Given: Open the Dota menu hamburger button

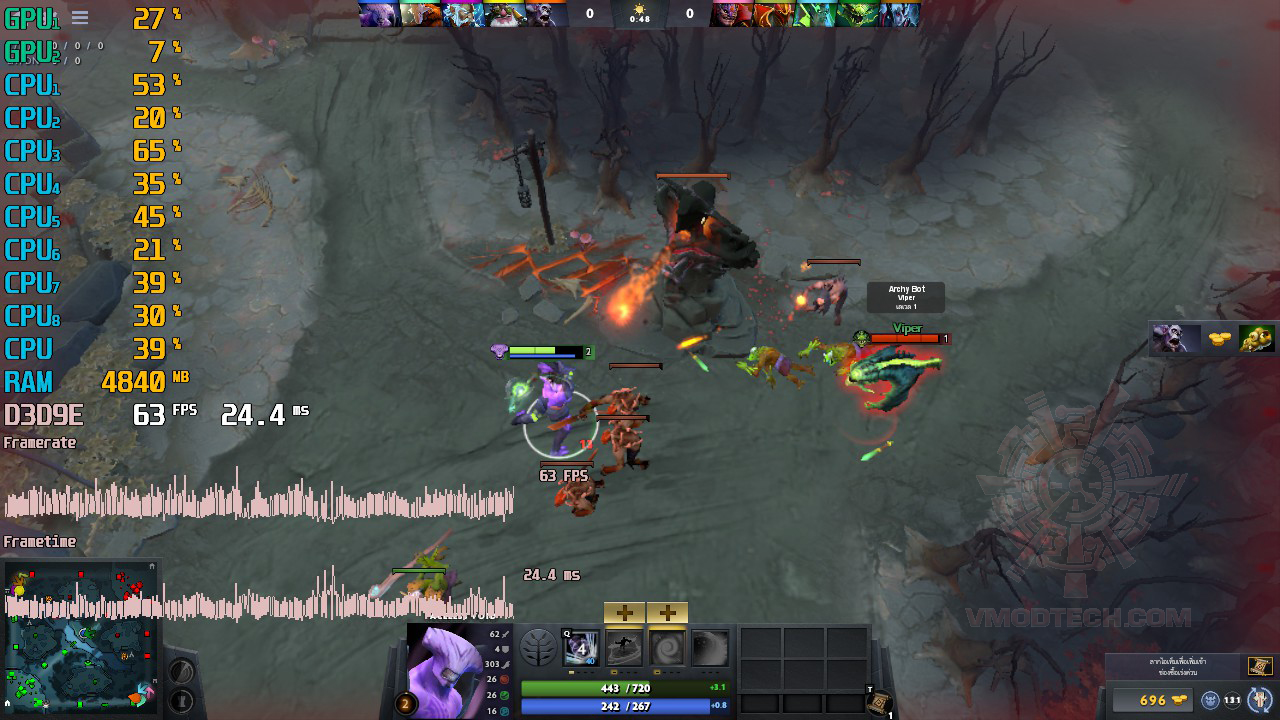Looking at the screenshot, I should click(x=80, y=17).
